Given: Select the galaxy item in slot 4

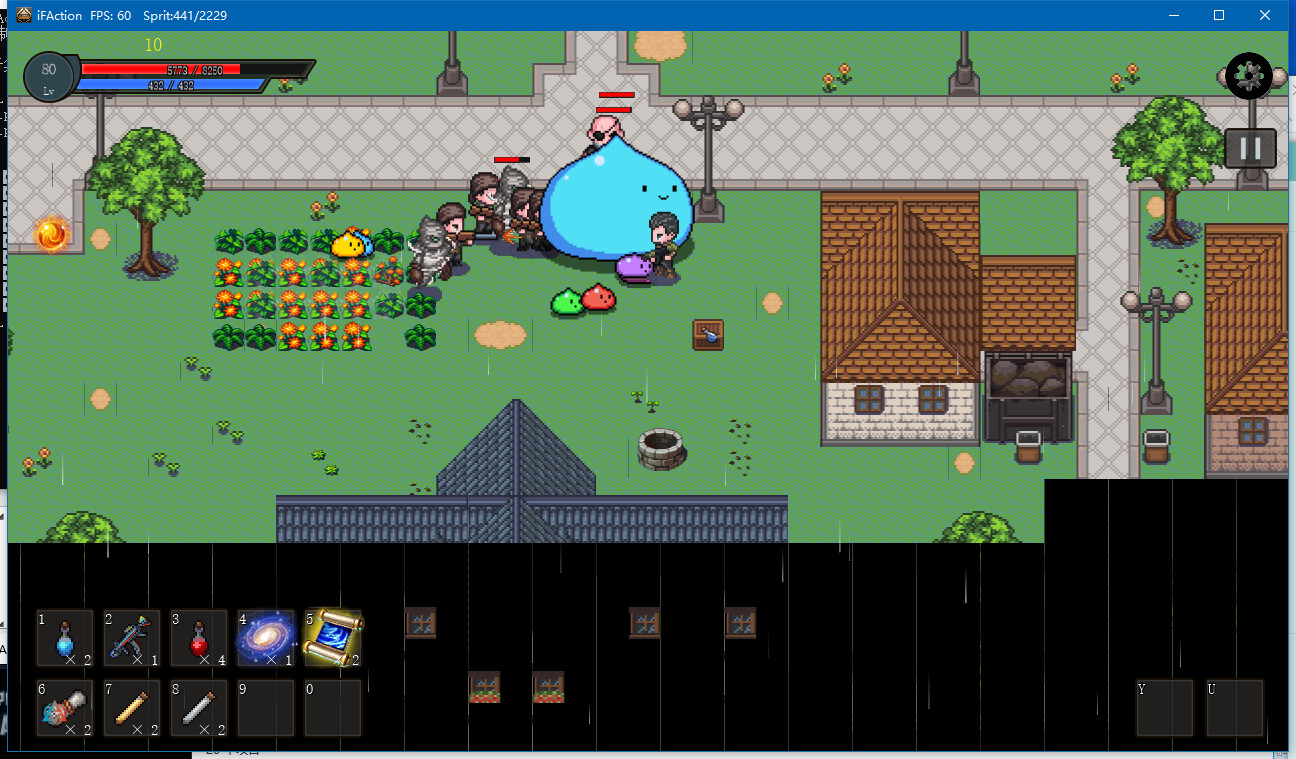Looking at the screenshot, I should [265, 639].
